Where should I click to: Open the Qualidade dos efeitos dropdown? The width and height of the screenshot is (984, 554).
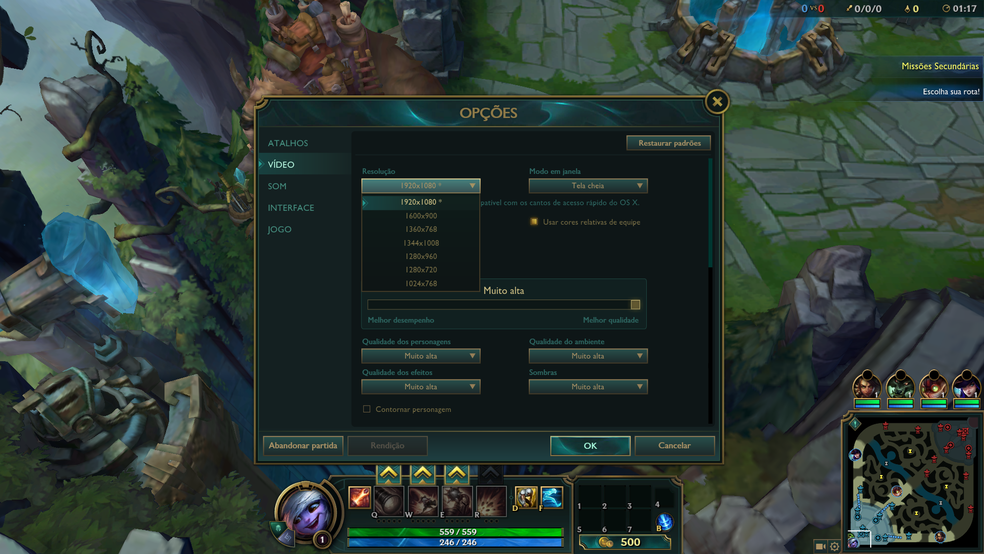click(421, 387)
